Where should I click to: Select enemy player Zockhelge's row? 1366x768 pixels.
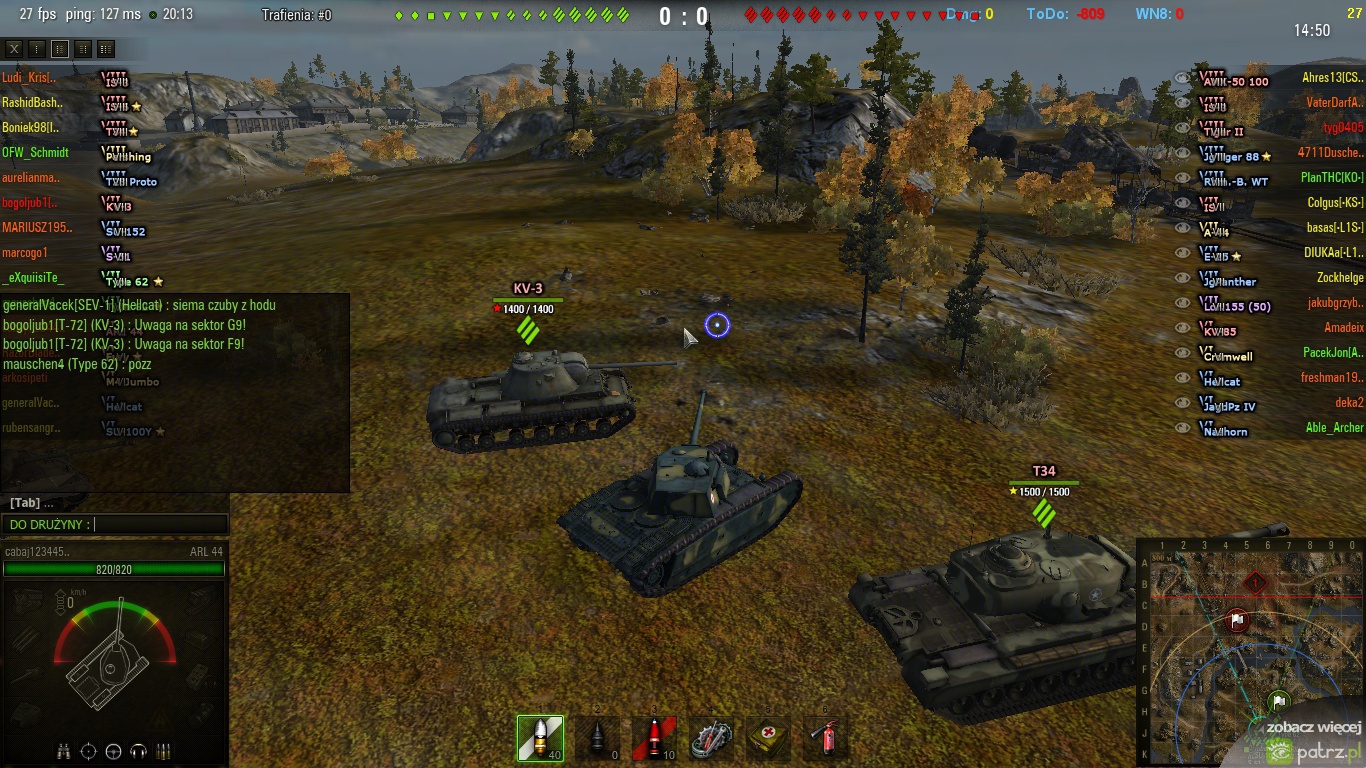pos(1340,277)
